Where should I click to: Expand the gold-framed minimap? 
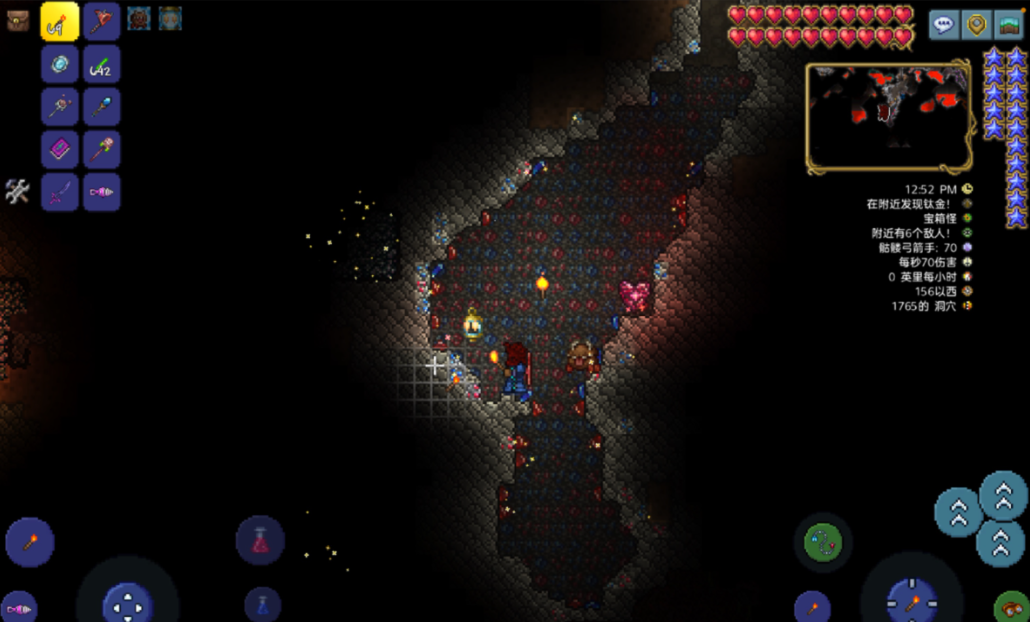point(888,116)
